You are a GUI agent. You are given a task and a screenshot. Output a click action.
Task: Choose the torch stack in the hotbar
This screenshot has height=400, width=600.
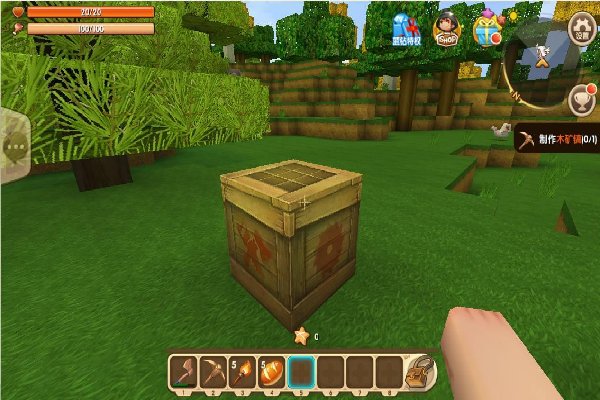[241, 373]
